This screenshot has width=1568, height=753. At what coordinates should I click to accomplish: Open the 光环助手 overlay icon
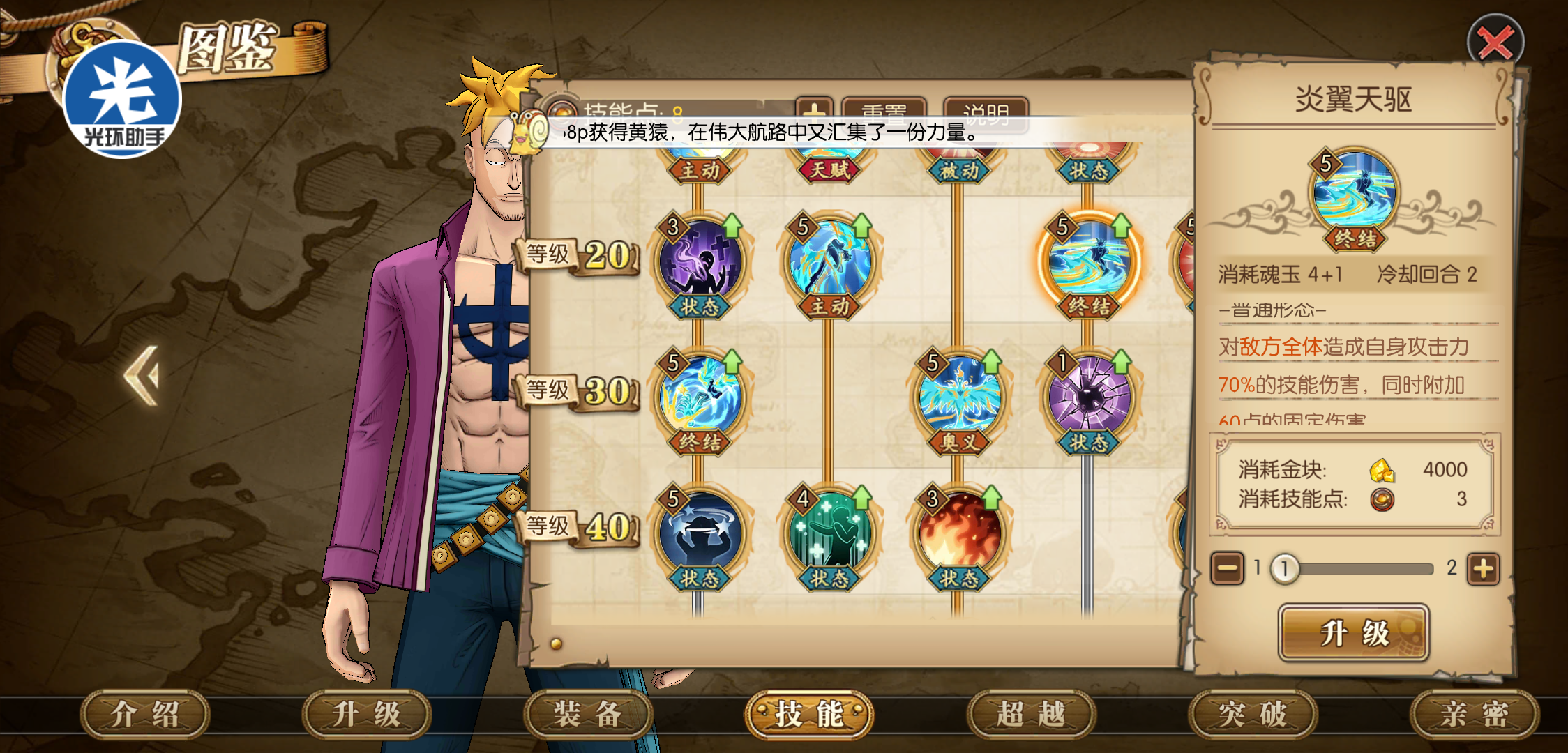point(123,99)
